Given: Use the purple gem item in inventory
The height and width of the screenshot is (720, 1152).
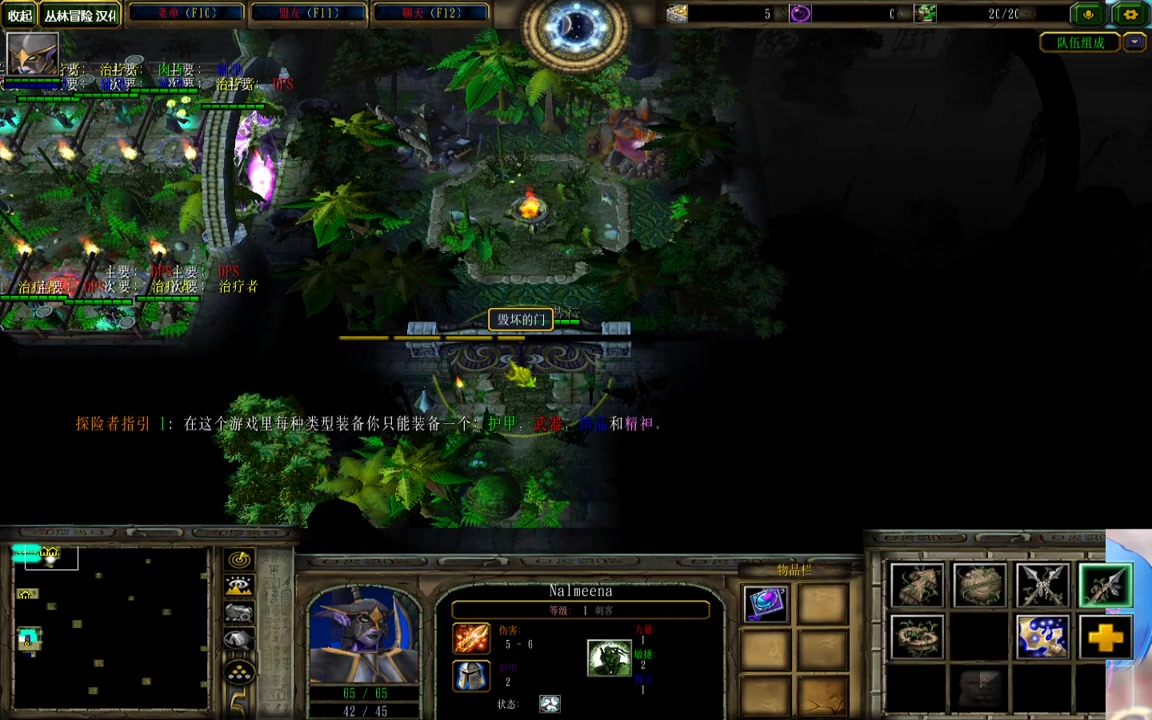Looking at the screenshot, I should (766, 604).
